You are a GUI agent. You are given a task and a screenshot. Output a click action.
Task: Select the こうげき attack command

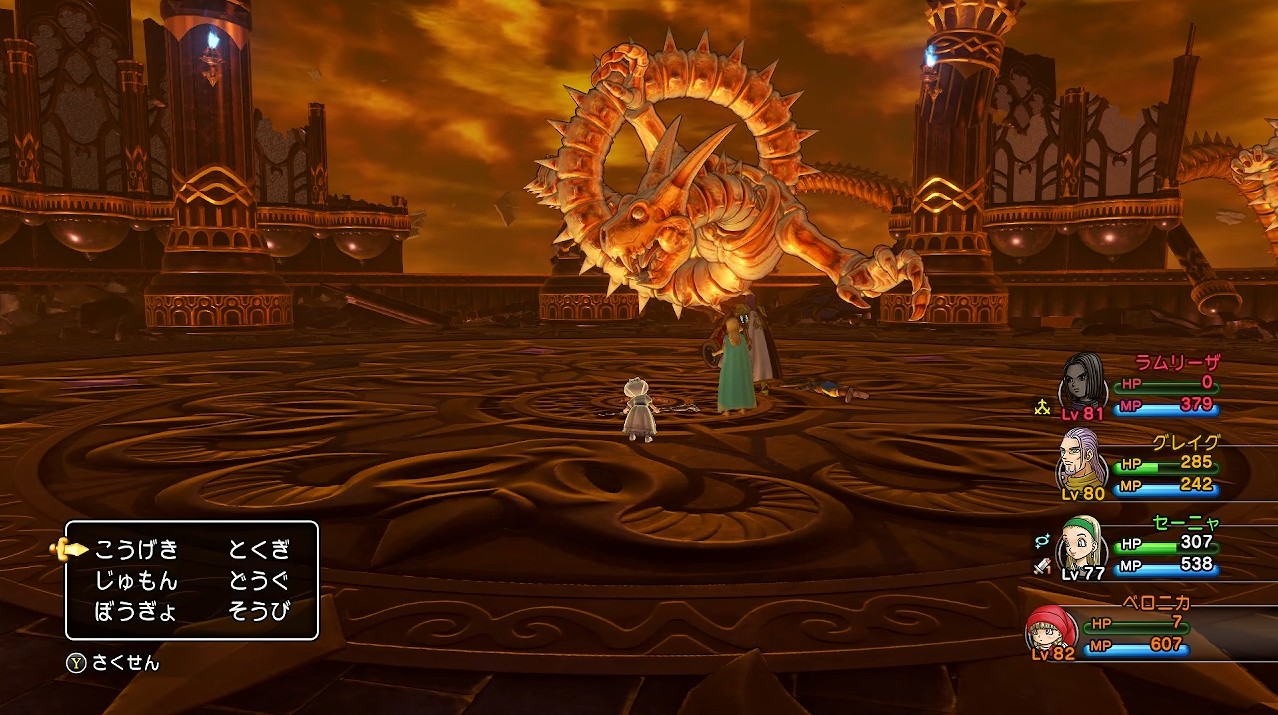coord(136,549)
